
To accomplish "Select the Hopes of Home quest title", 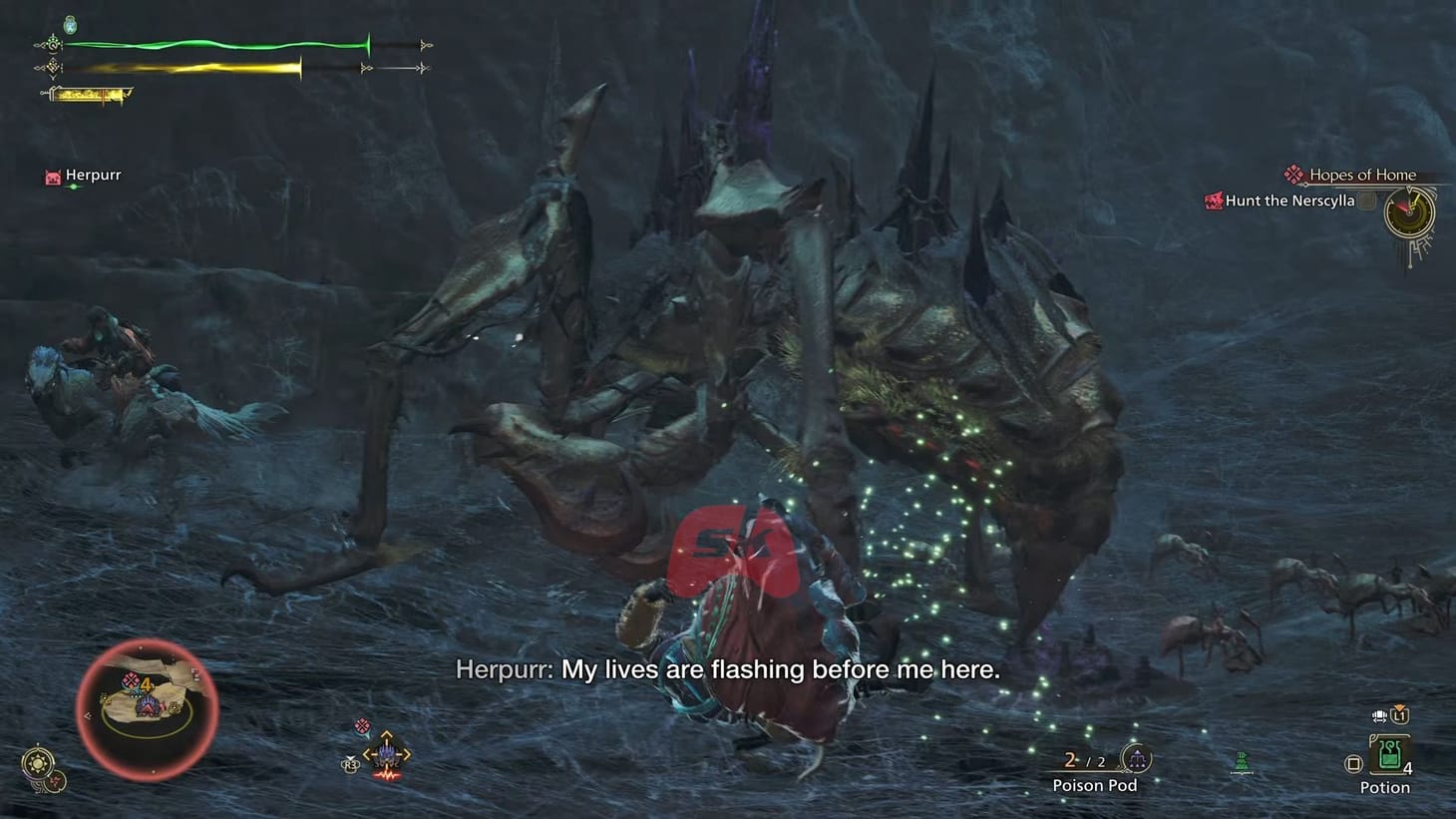I will (1362, 174).
